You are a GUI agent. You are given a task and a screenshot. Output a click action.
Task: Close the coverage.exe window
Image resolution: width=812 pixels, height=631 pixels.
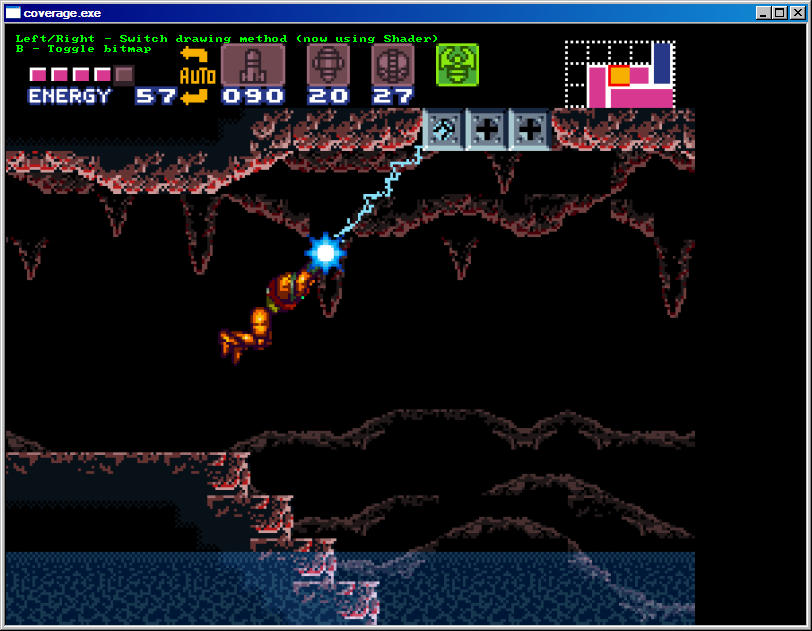coord(795,13)
